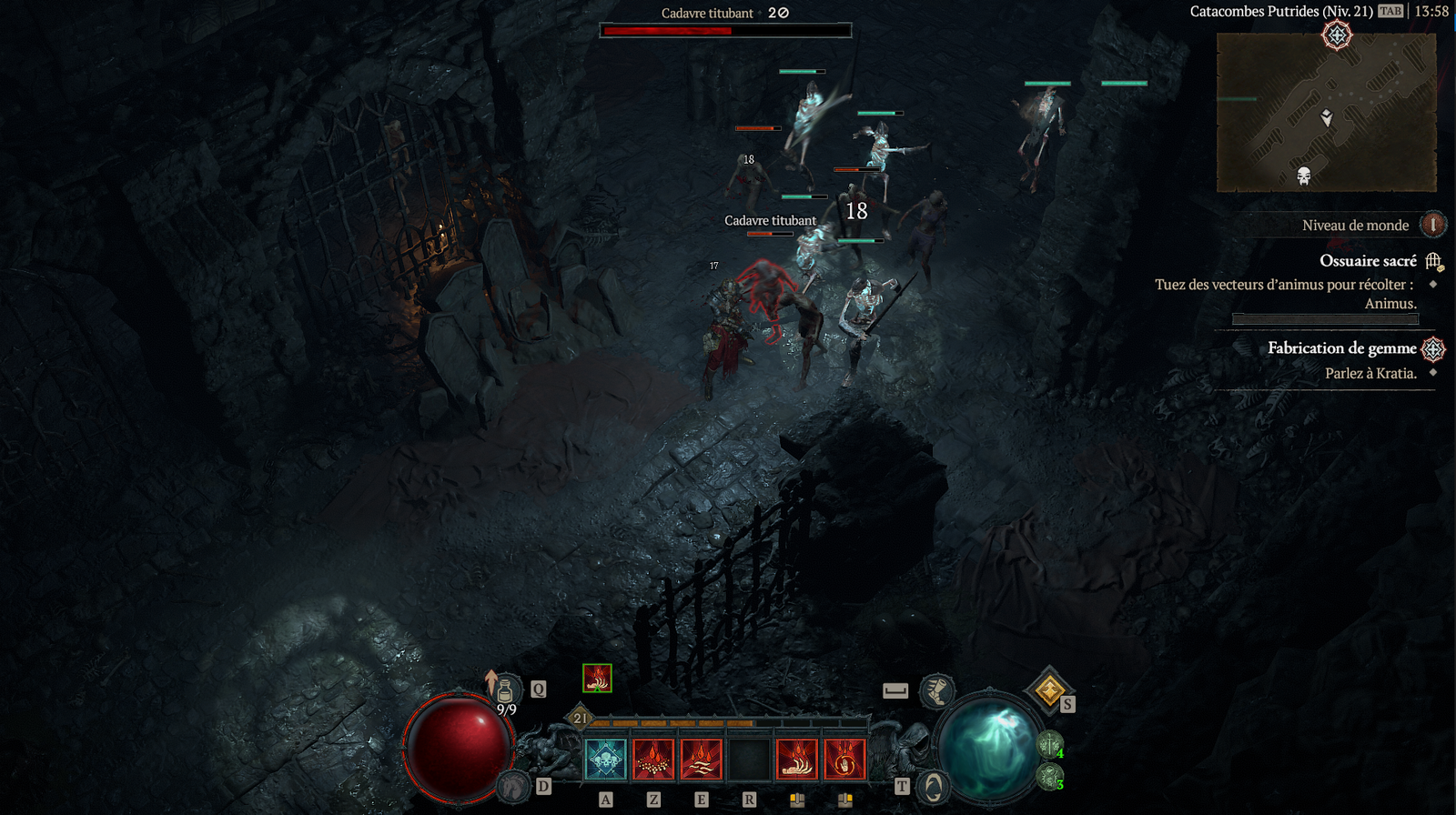
Task: Click the upper green minion icon with 4
Action: (1050, 746)
